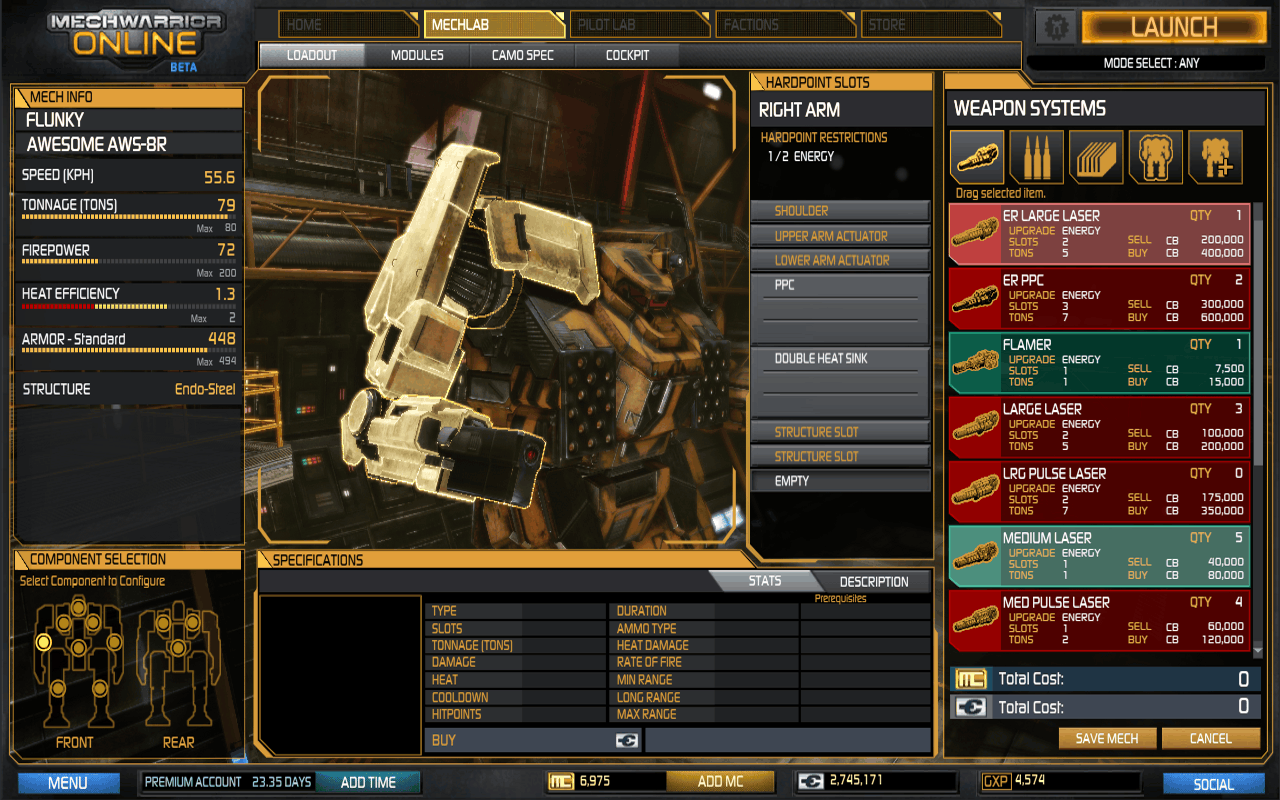The height and width of the screenshot is (800, 1280).
Task: Open the Factions tab
Action: tap(786, 24)
